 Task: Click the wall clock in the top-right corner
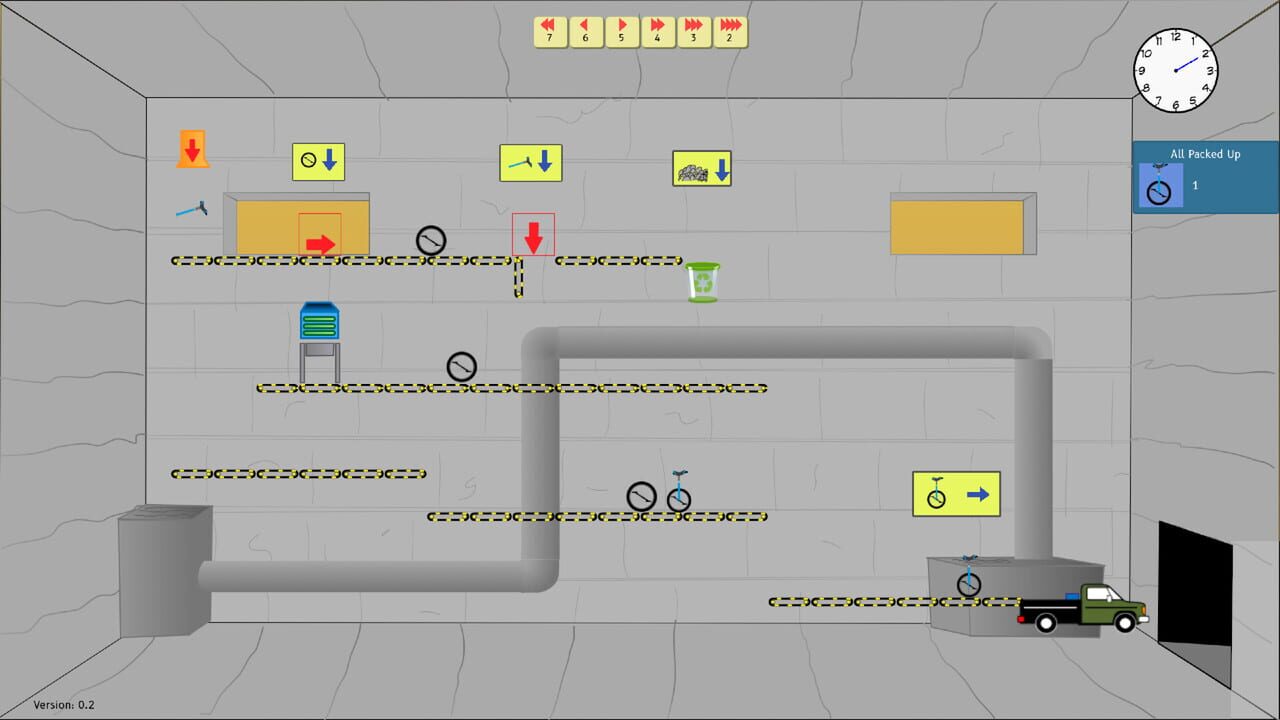[x=1176, y=69]
